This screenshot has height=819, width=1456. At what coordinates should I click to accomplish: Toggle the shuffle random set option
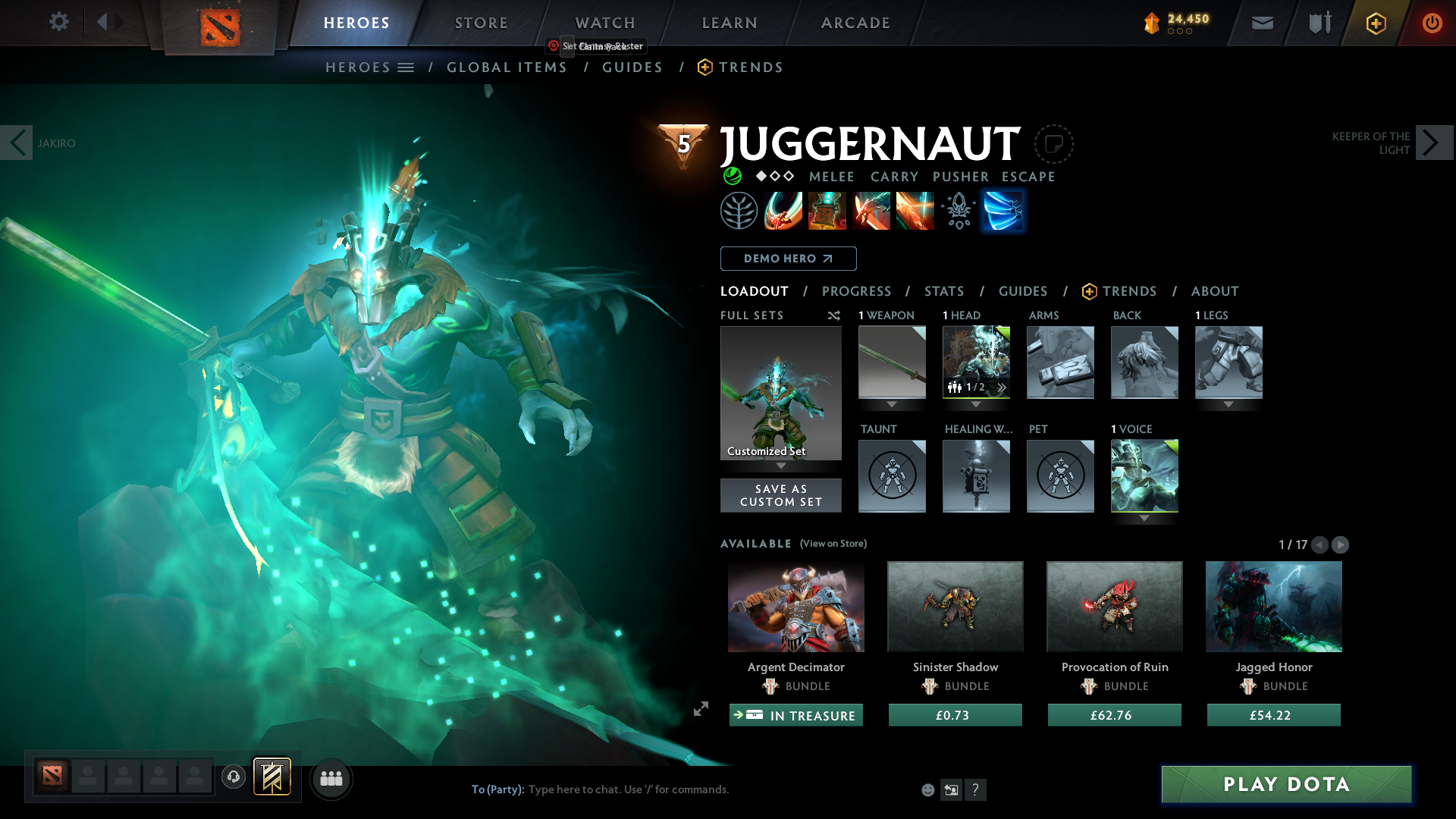(834, 315)
